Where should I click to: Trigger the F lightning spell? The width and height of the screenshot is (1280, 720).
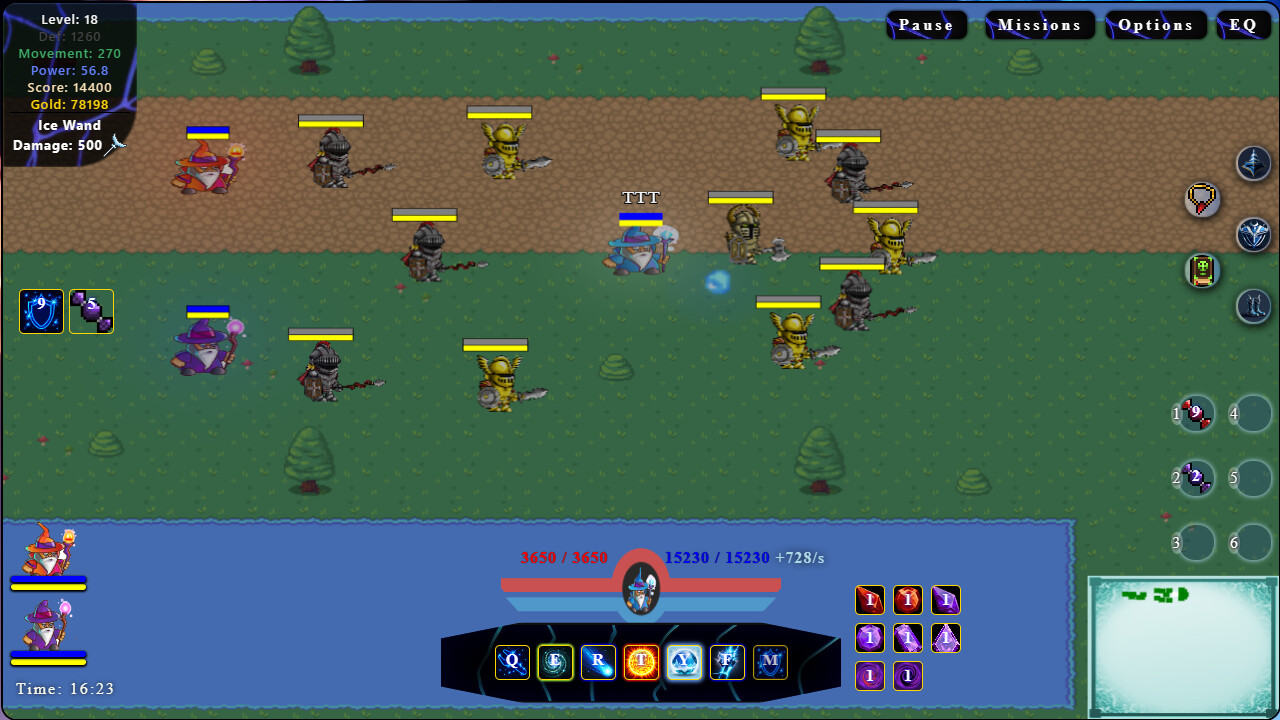(727, 662)
